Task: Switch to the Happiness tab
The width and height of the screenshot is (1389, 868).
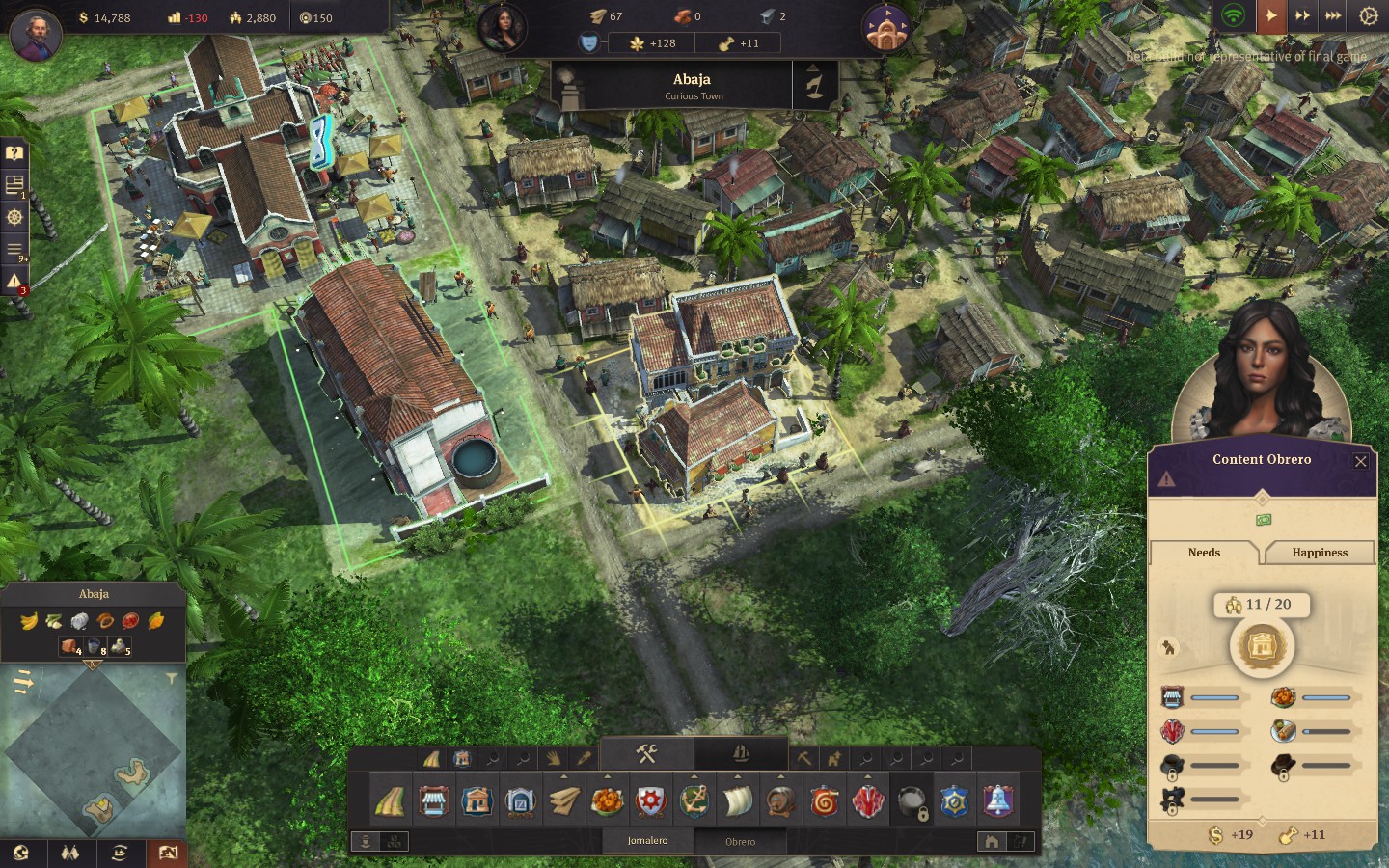Action: point(1319,553)
